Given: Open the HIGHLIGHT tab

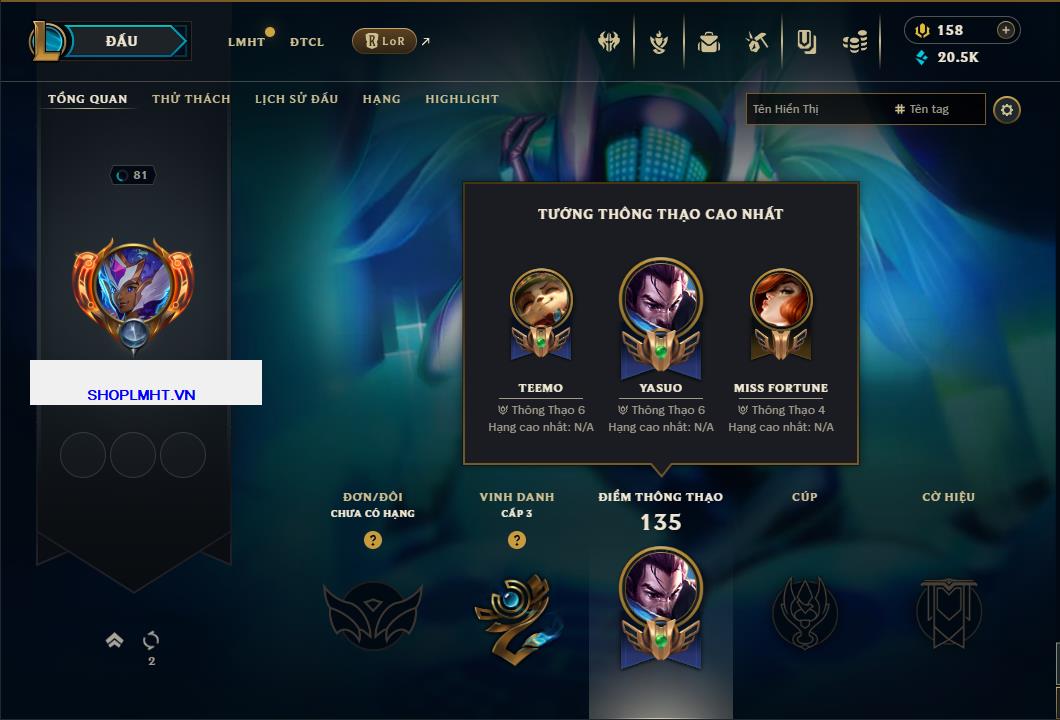Looking at the screenshot, I should coord(462,99).
